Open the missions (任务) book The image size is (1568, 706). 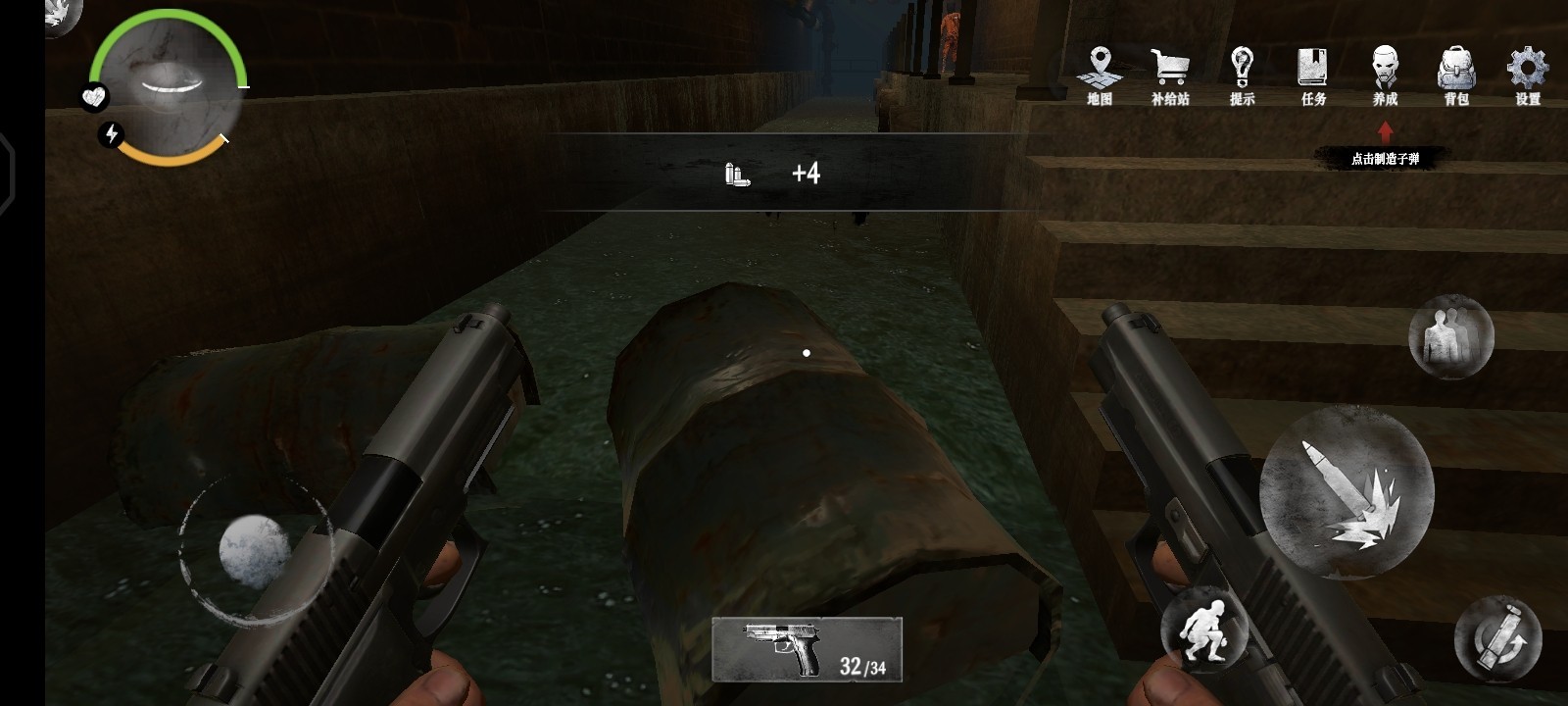click(1313, 75)
